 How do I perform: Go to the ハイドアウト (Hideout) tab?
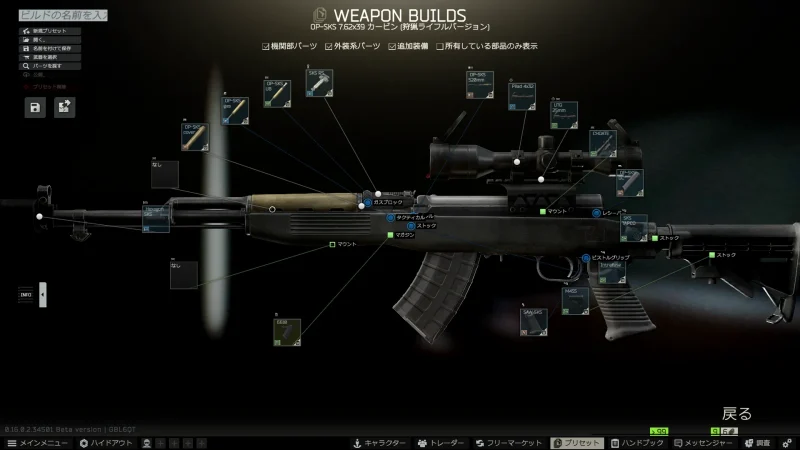coord(104,442)
